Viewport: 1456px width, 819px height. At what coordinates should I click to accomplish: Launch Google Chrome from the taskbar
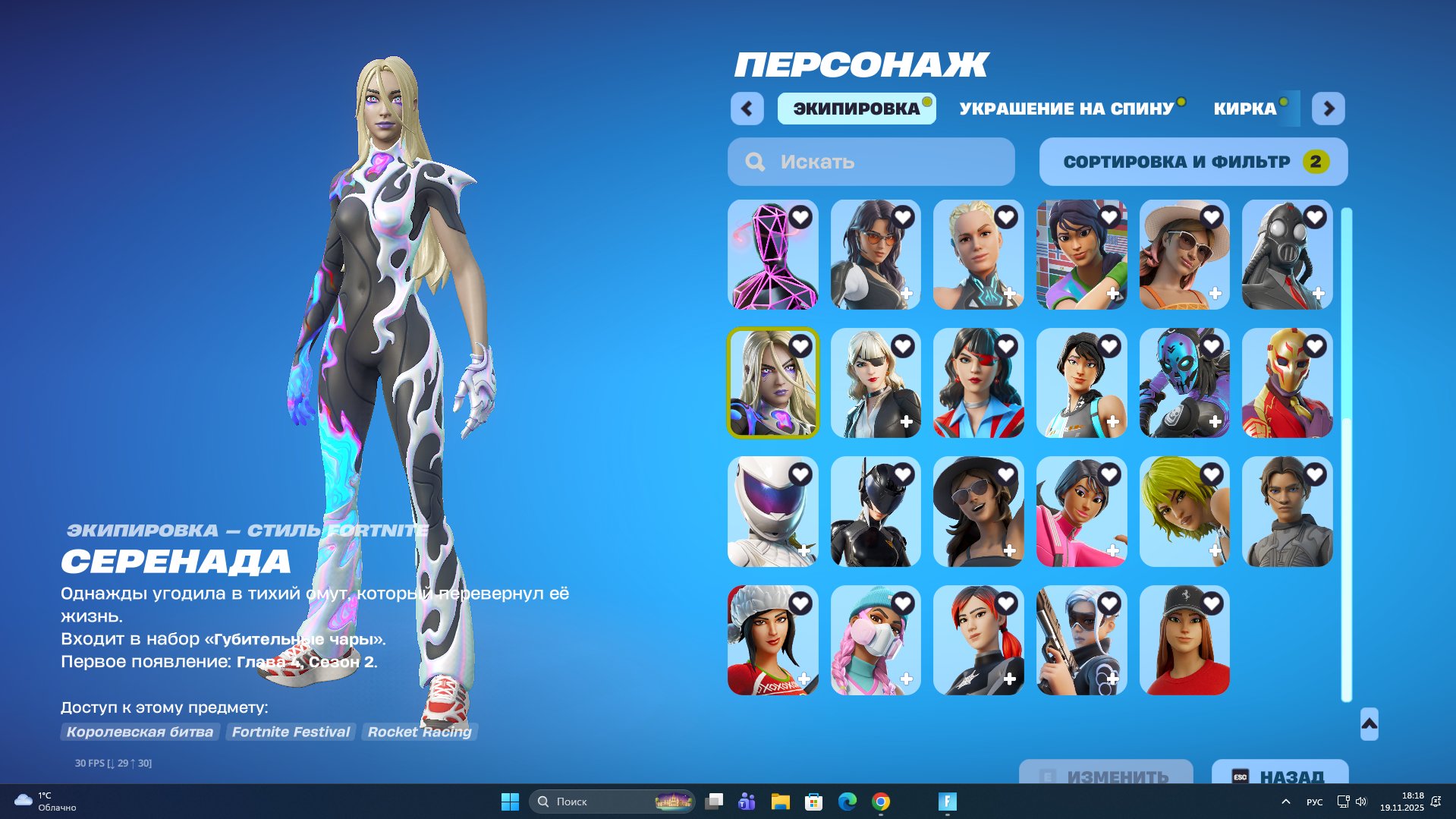[x=881, y=802]
